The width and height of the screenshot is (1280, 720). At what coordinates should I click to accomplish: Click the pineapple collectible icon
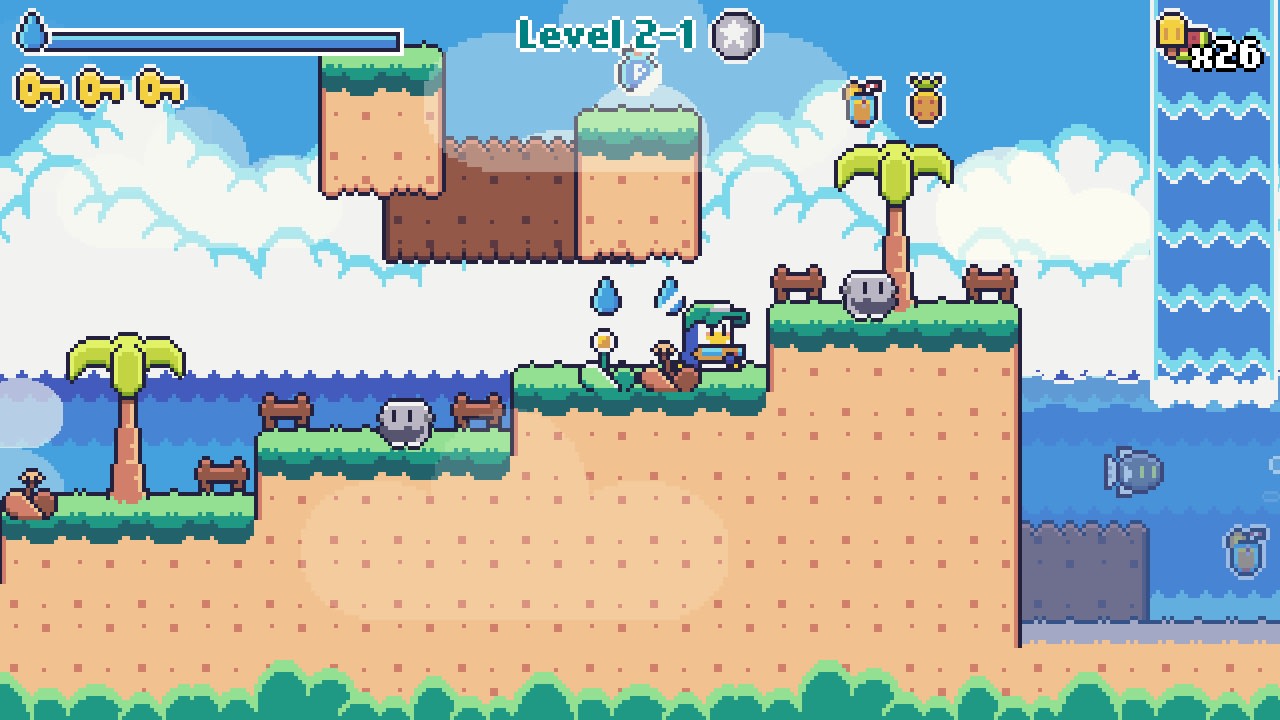click(x=925, y=98)
